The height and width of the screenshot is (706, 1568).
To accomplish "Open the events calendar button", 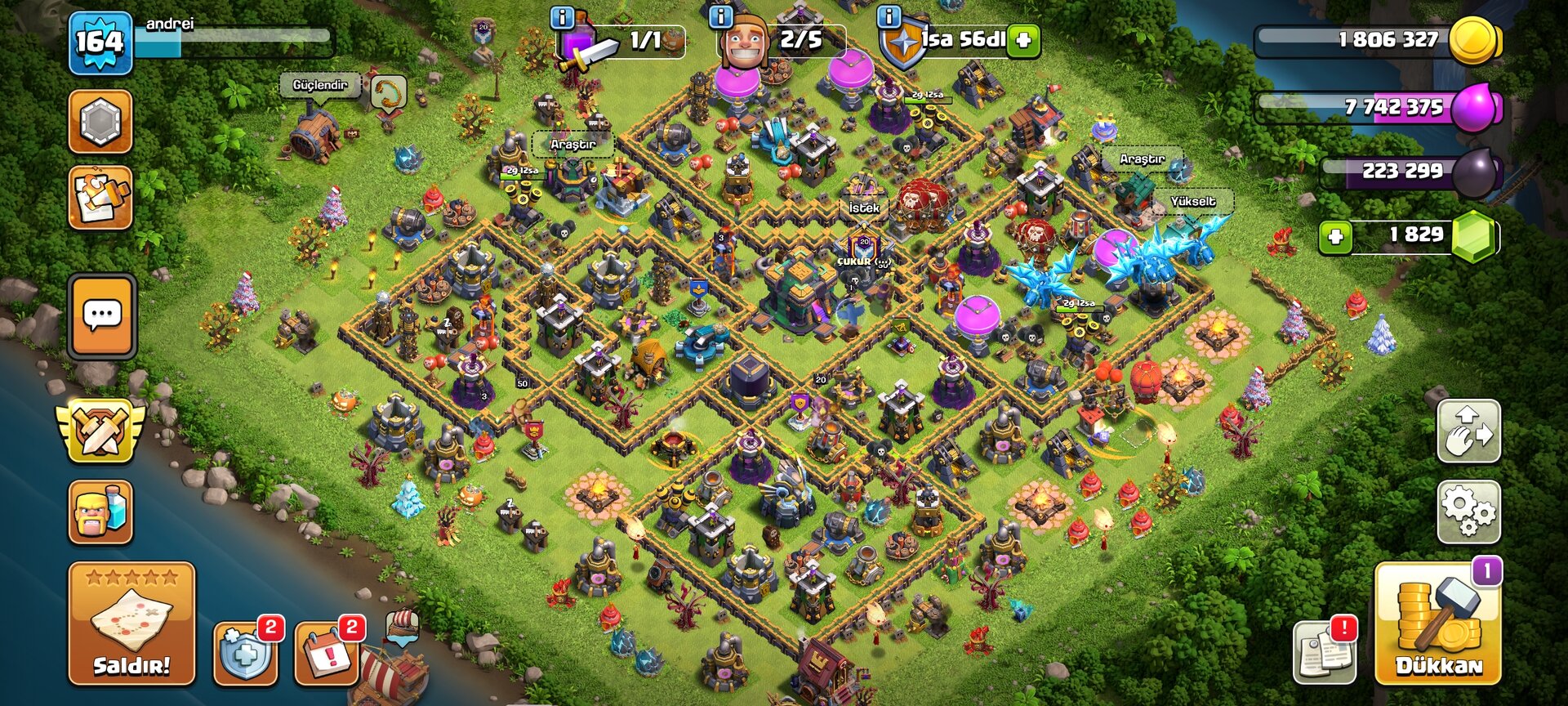I will pyautogui.click(x=327, y=653).
